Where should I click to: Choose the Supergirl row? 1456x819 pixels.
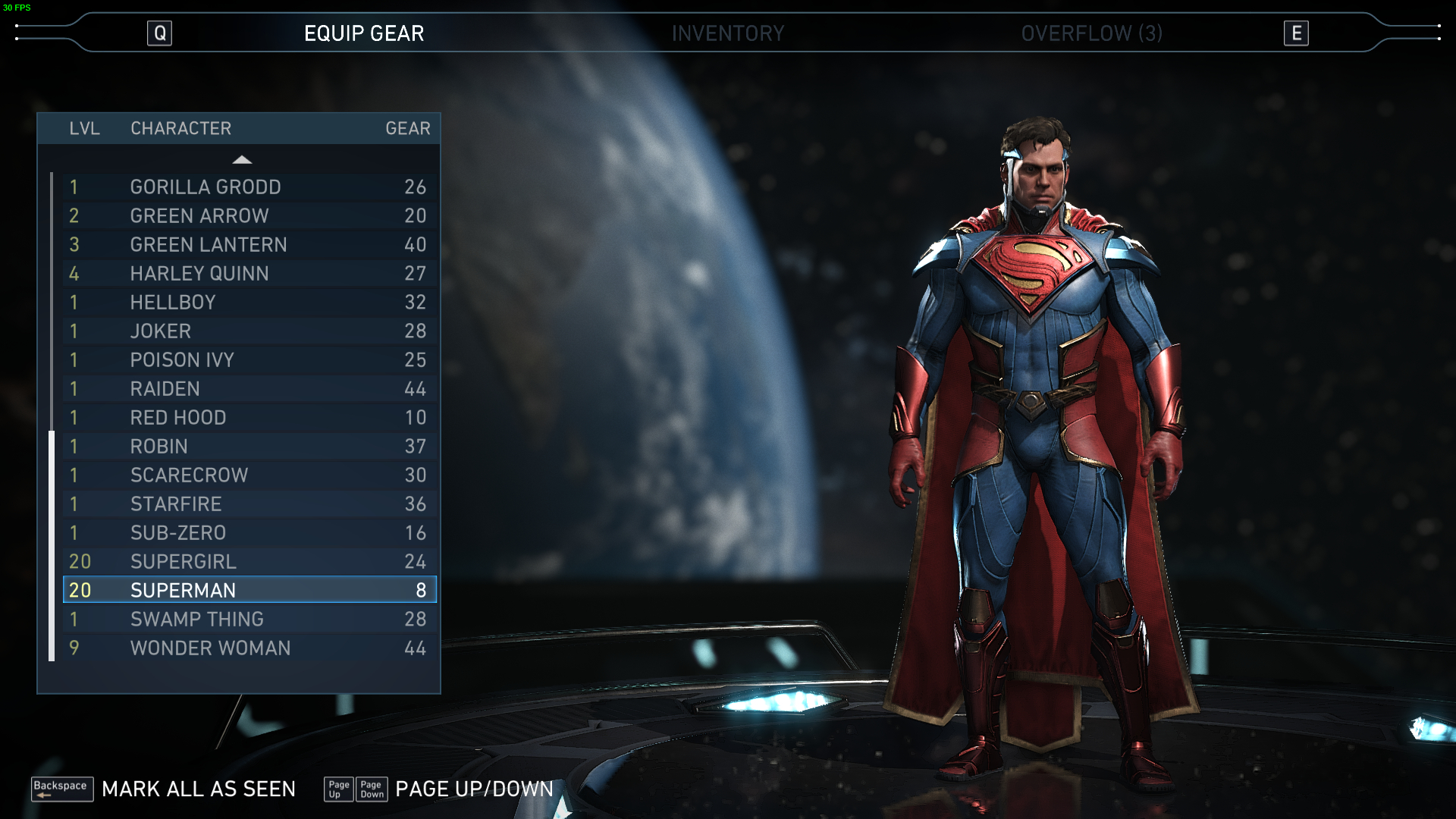point(249,562)
